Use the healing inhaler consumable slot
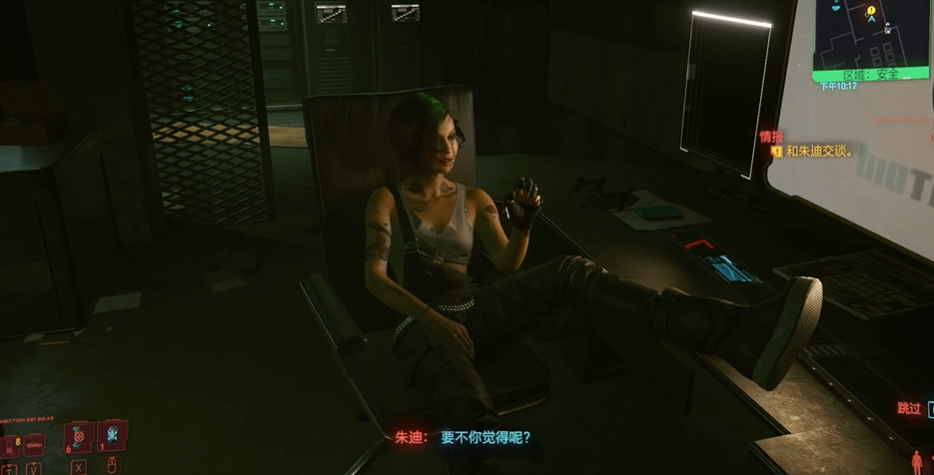934x475 pixels. [x=79, y=437]
